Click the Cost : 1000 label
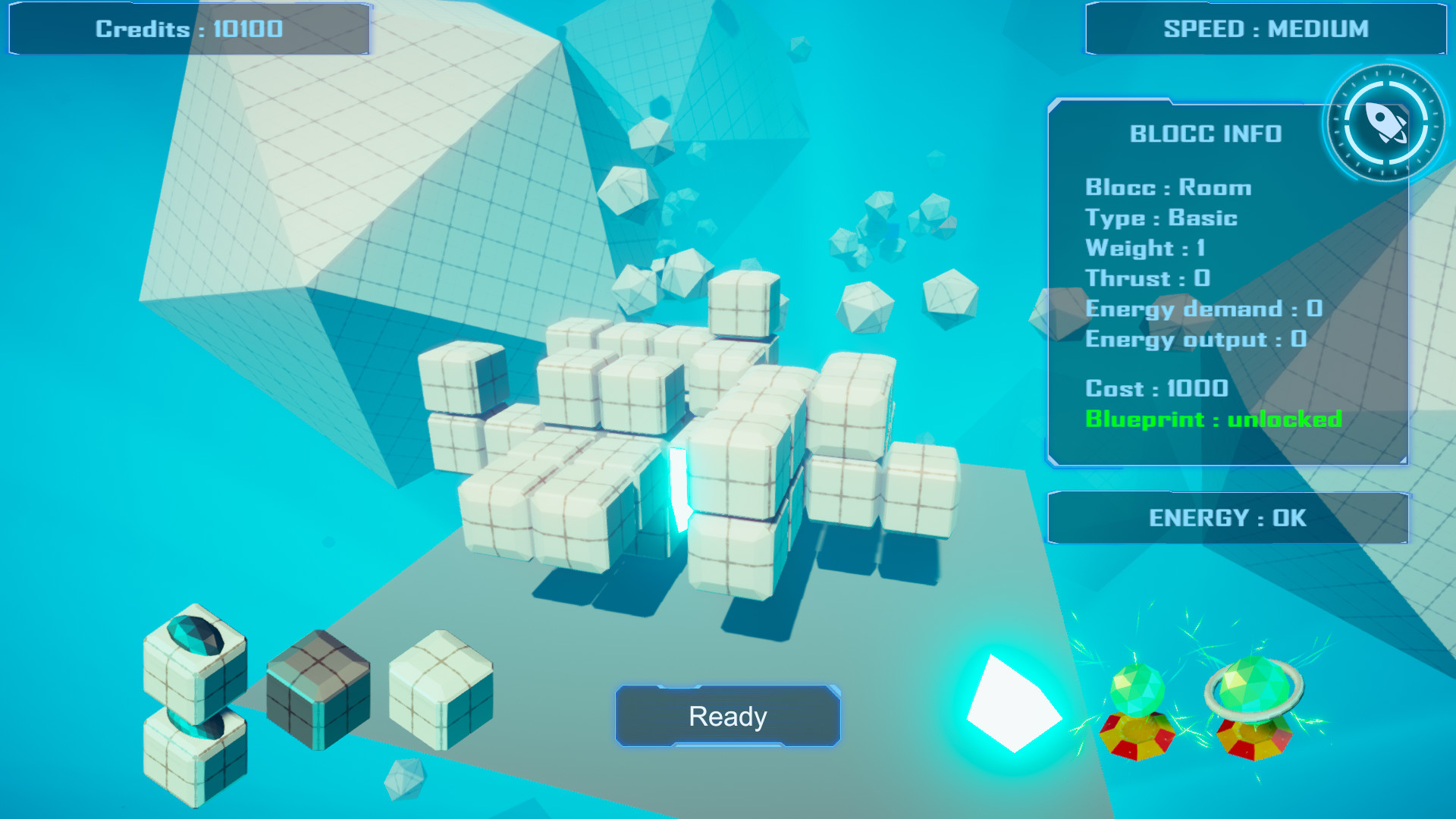Image resolution: width=1456 pixels, height=819 pixels. [1156, 388]
